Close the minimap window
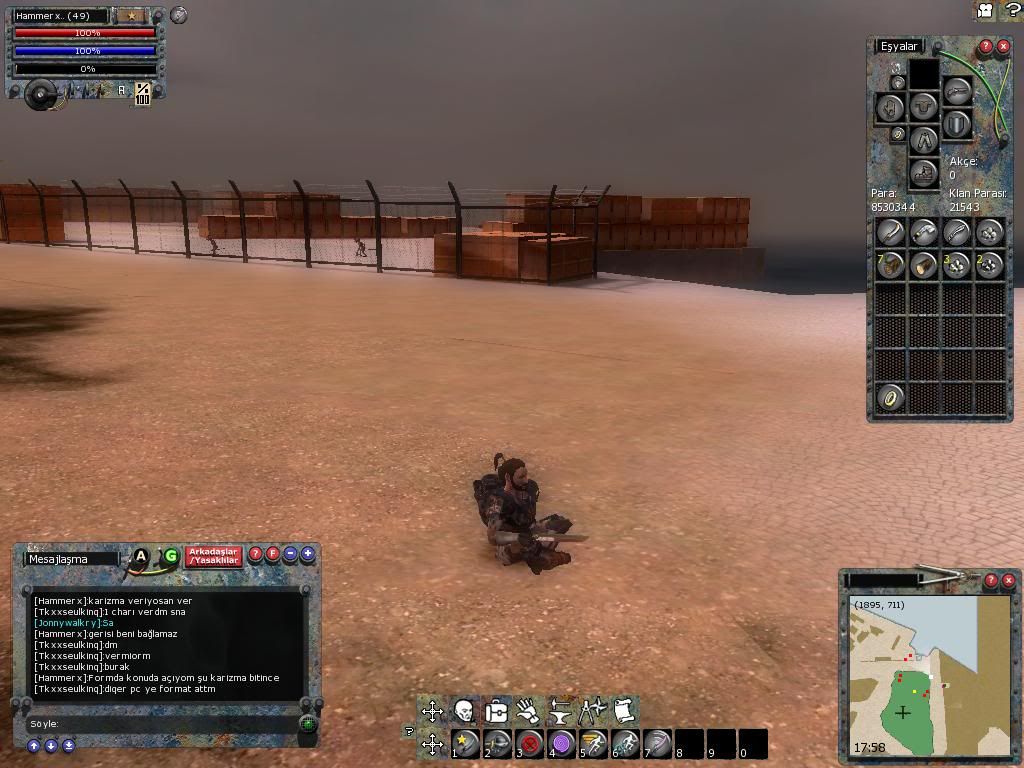This screenshot has width=1024, height=768. pyautogui.click(x=1008, y=580)
